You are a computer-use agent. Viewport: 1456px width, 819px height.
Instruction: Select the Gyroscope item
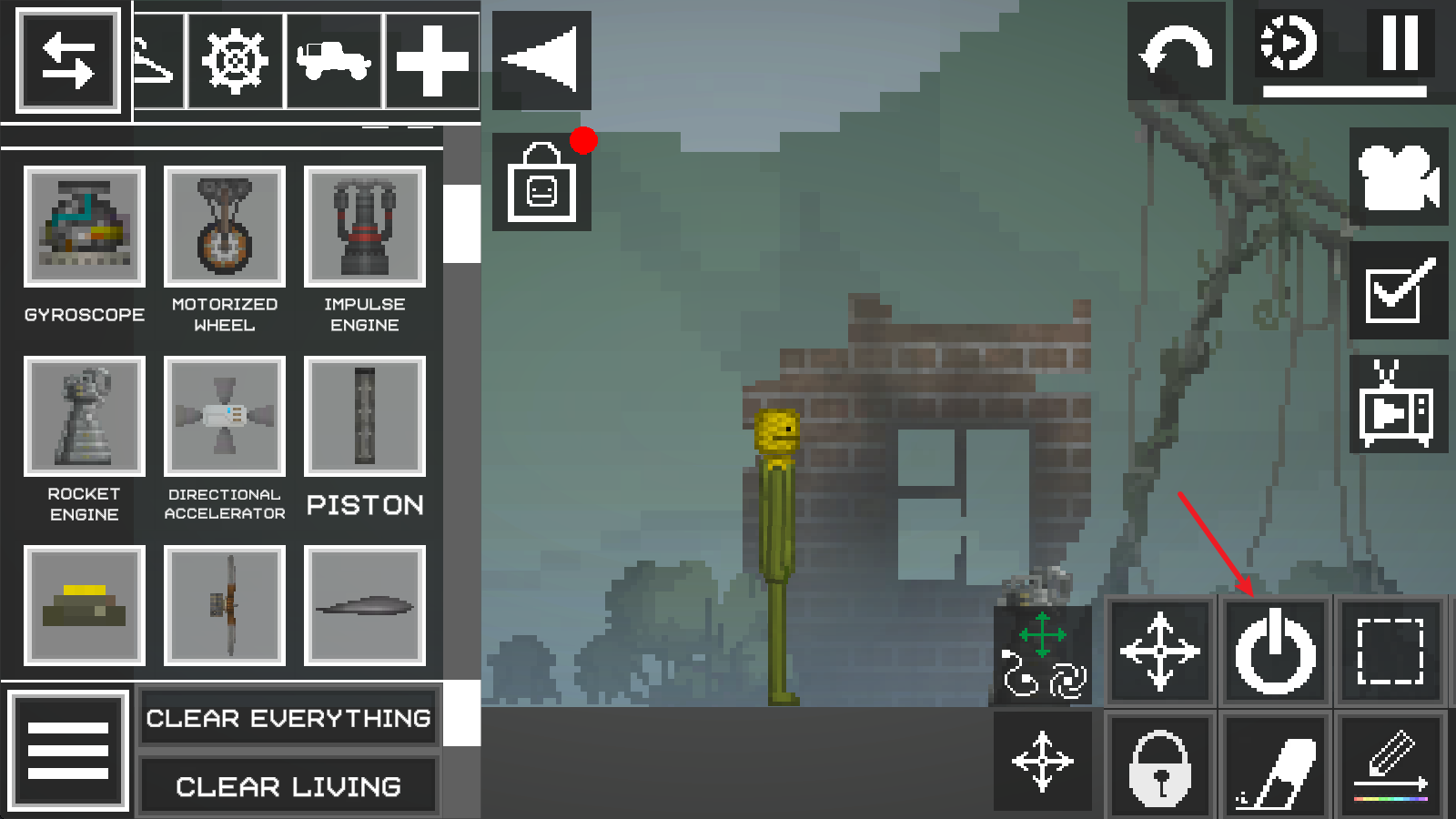pyautogui.click(x=84, y=227)
